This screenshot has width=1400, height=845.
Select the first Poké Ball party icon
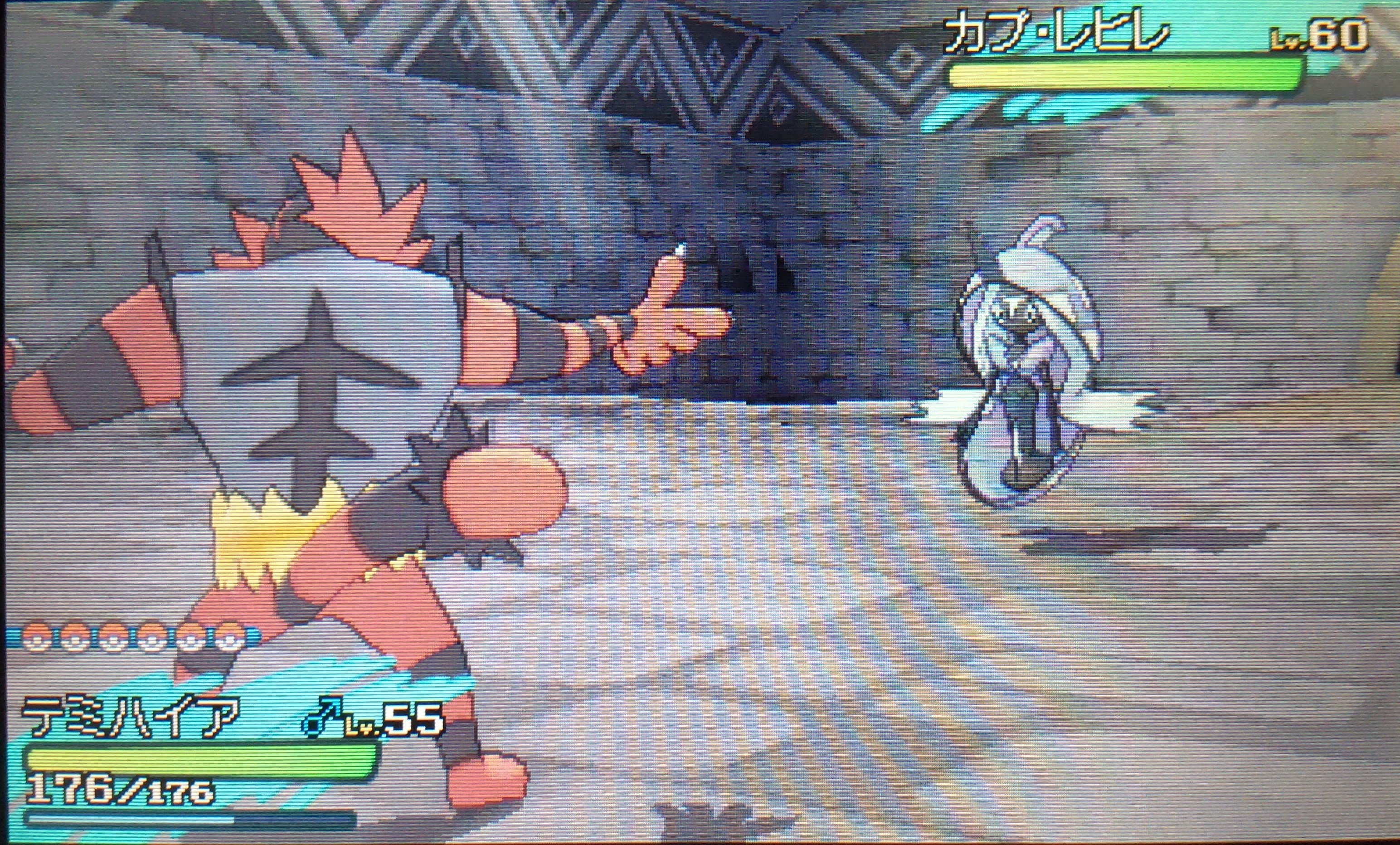click(x=34, y=644)
